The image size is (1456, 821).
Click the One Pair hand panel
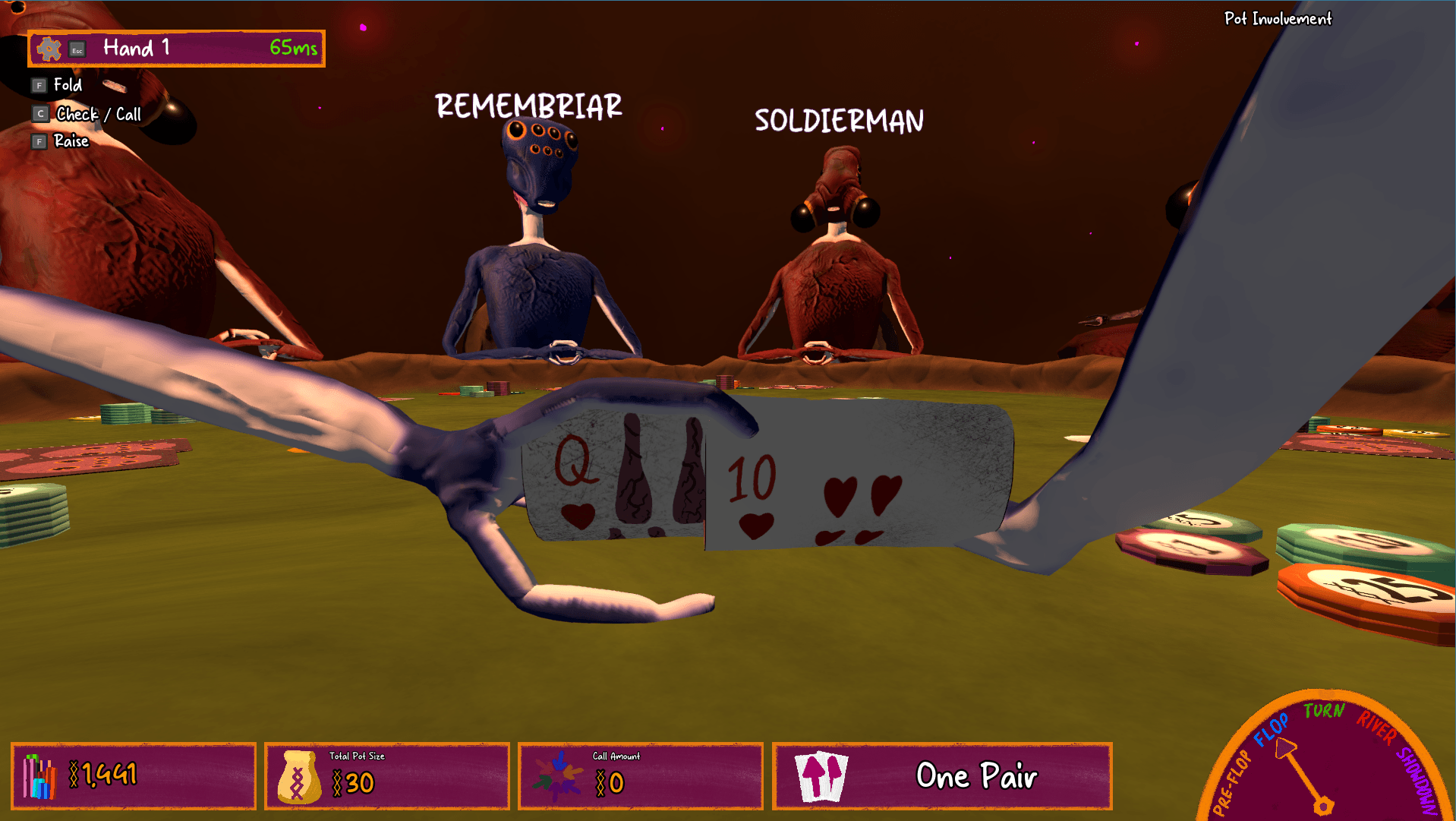941,775
